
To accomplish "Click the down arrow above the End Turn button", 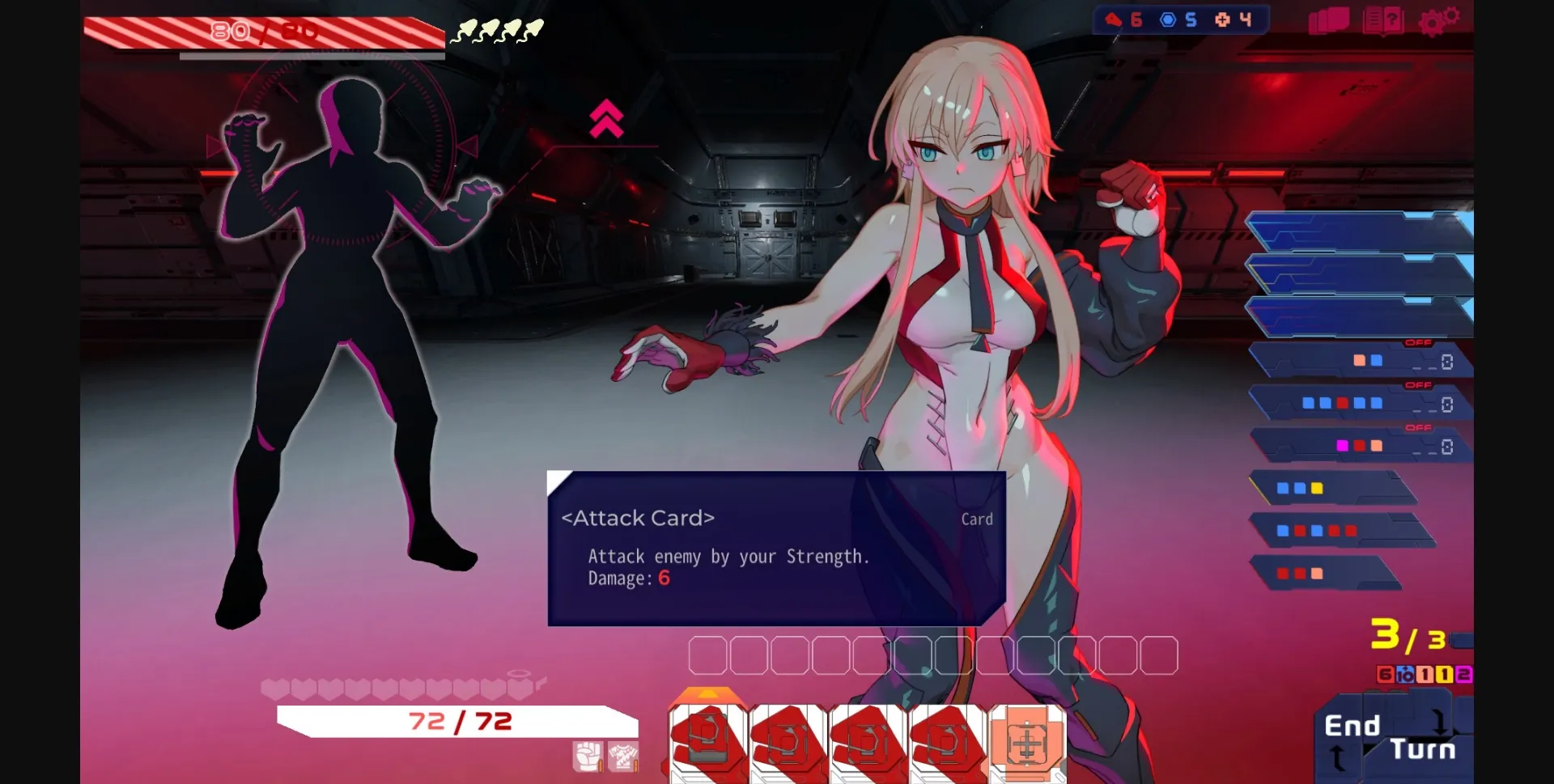I will tap(1440, 723).
